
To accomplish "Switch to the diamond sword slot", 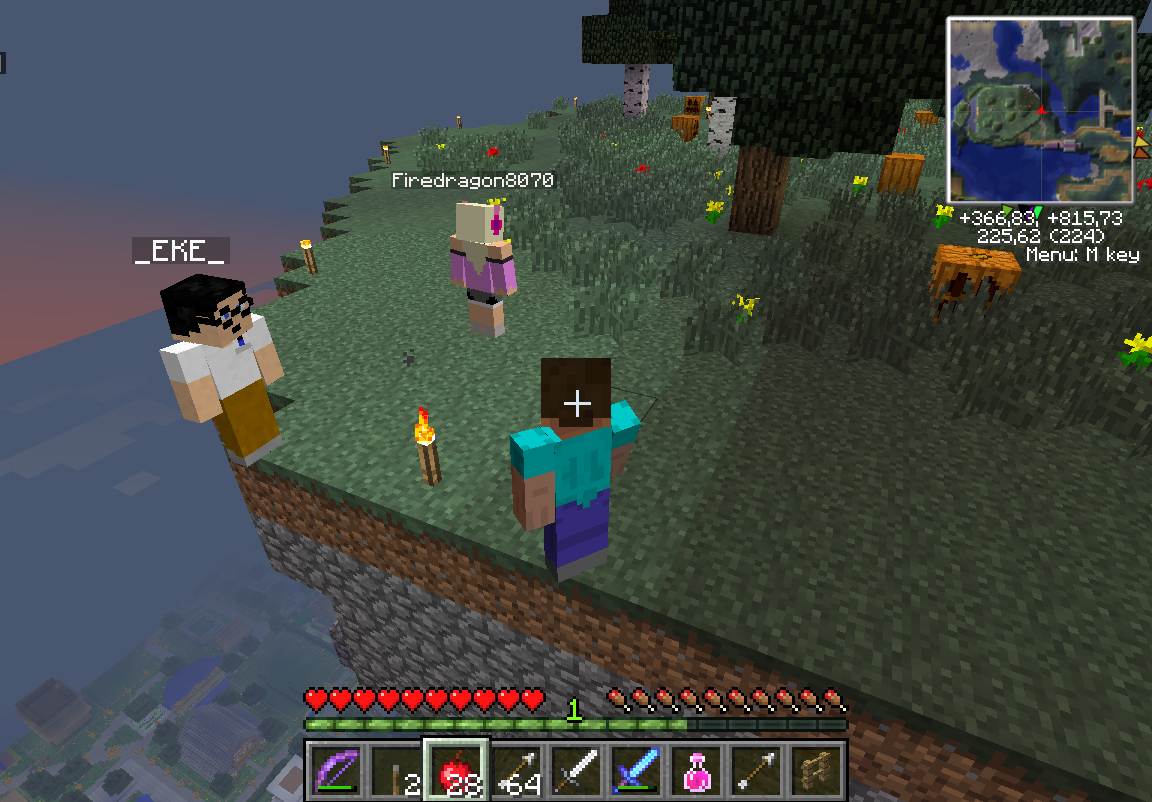I will click(x=636, y=771).
